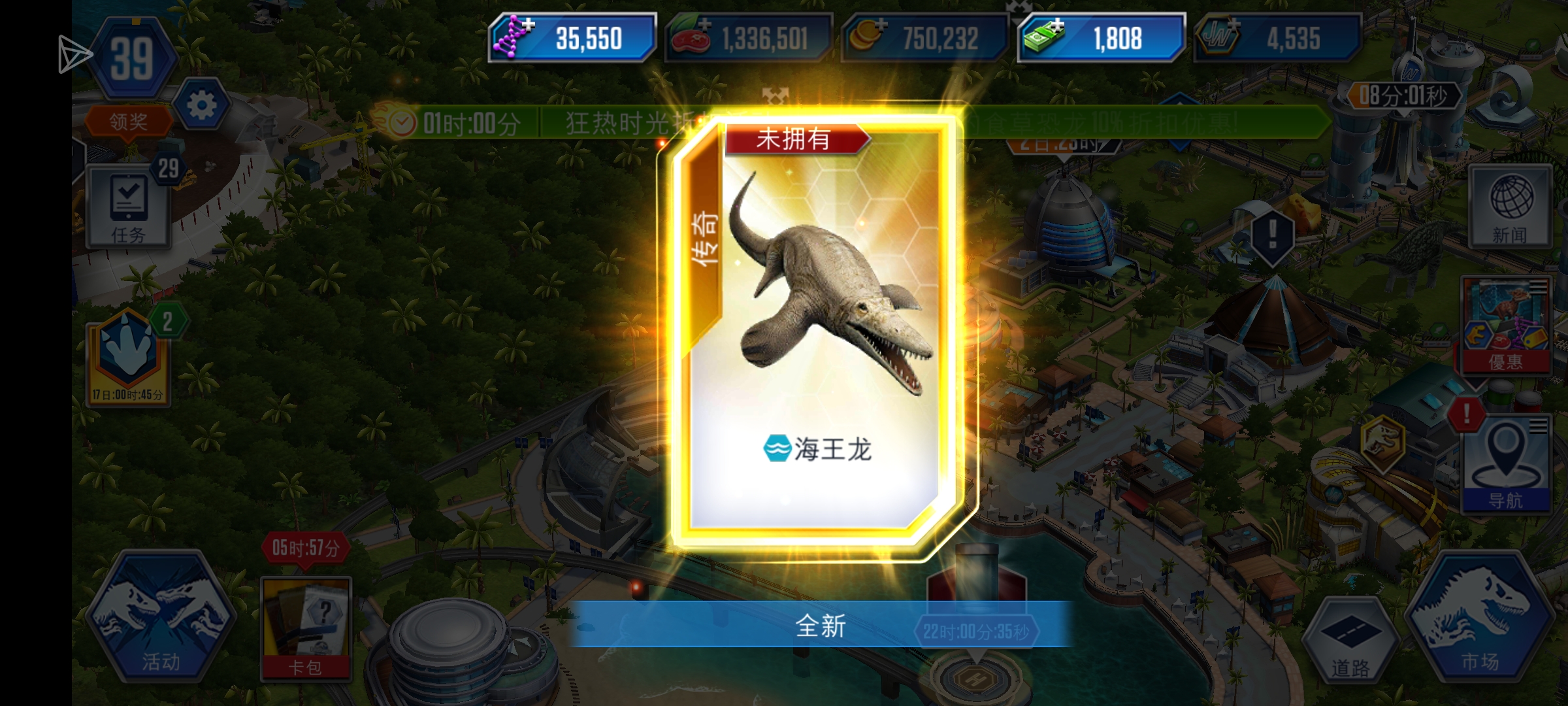Tap the level 39 player badge
This screenshot has height=706, width=1568.
point(134,59)
